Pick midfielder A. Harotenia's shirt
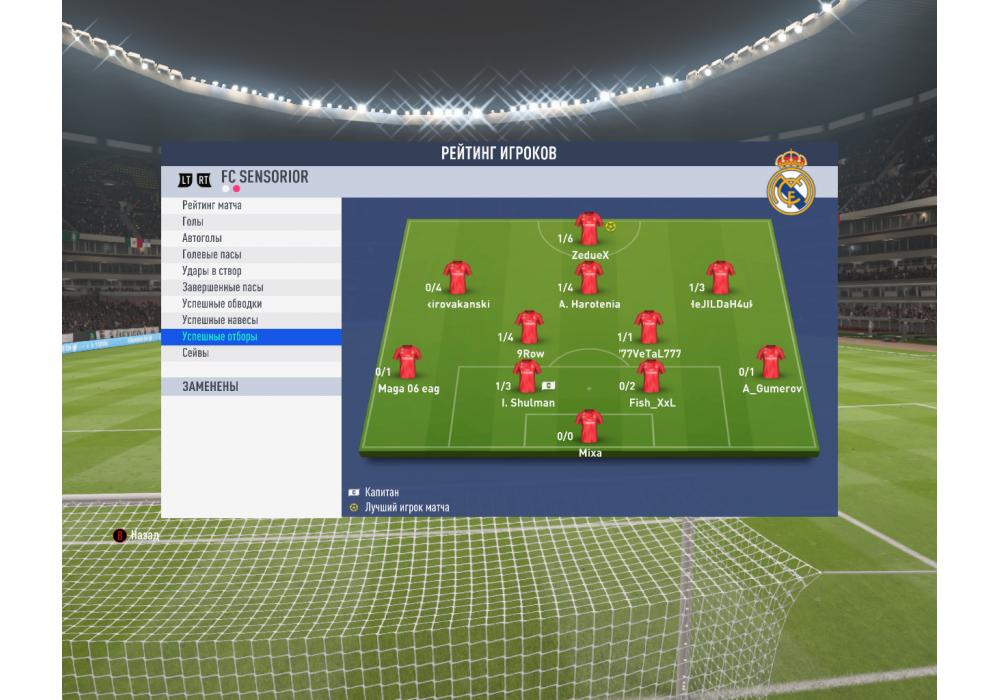The height and width of the screenshot is (700, 1000). point(589,278)
